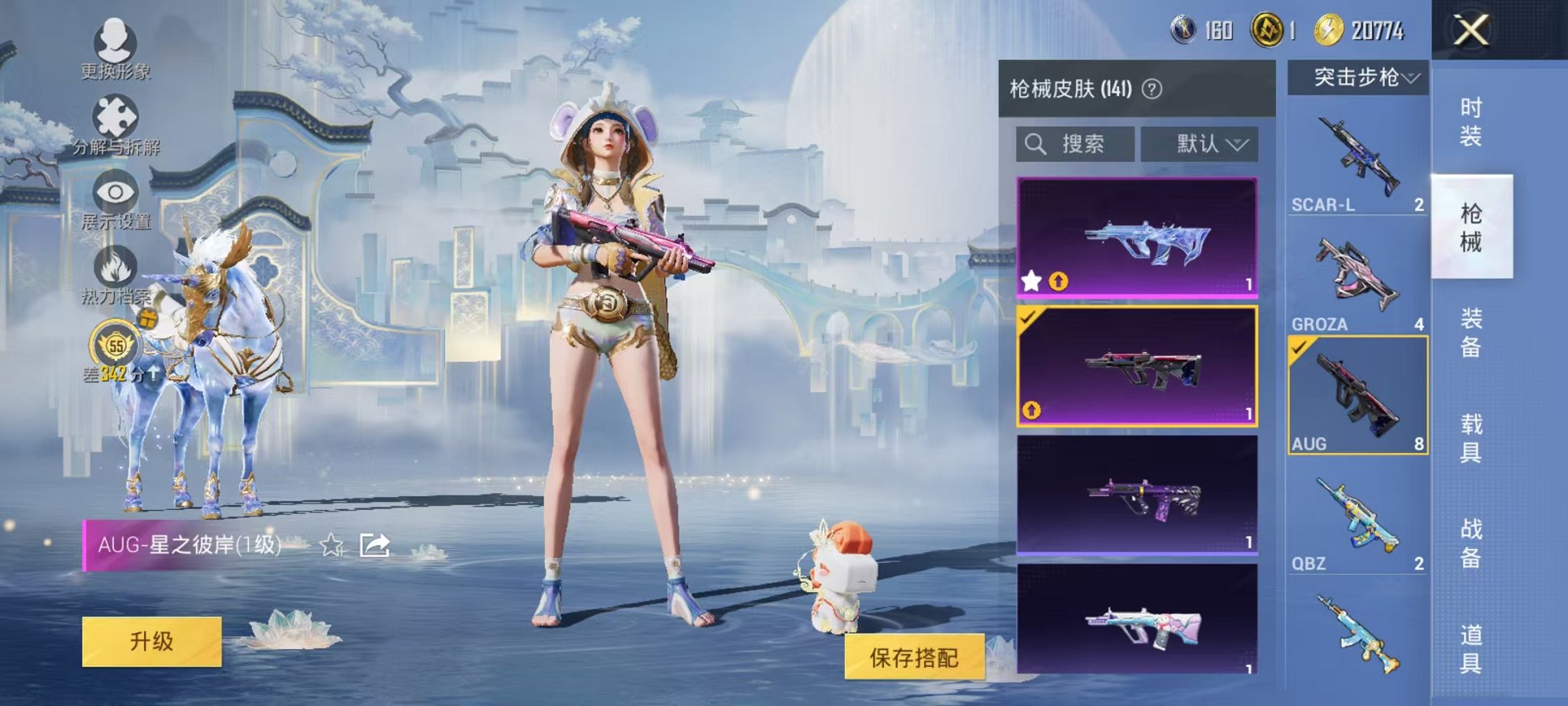The width and height of the screenshot is (1568, 706).
Task: Click the 搜索 search box
Action: 1075,144
